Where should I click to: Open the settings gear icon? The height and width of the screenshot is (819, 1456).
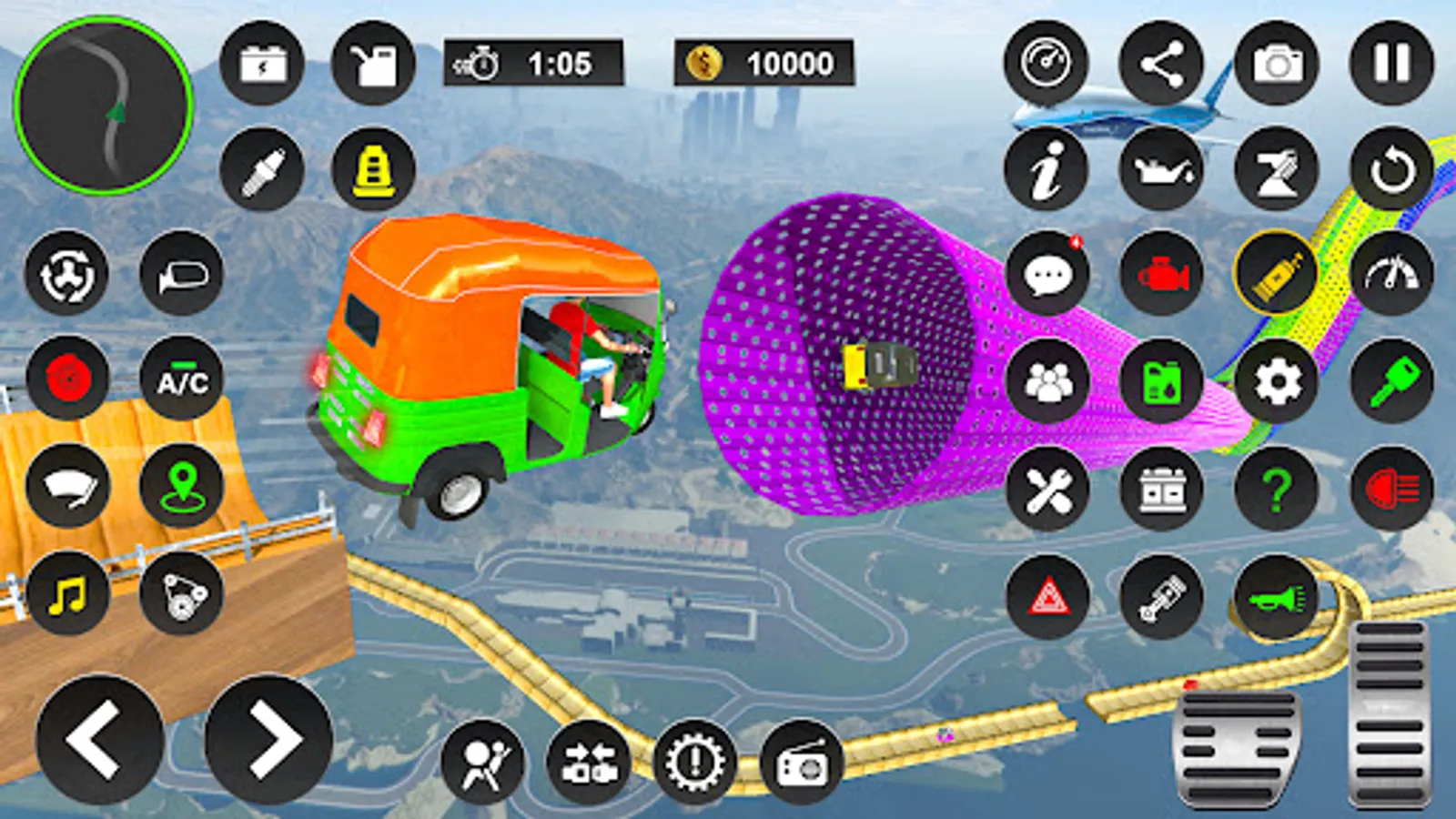1277,381
